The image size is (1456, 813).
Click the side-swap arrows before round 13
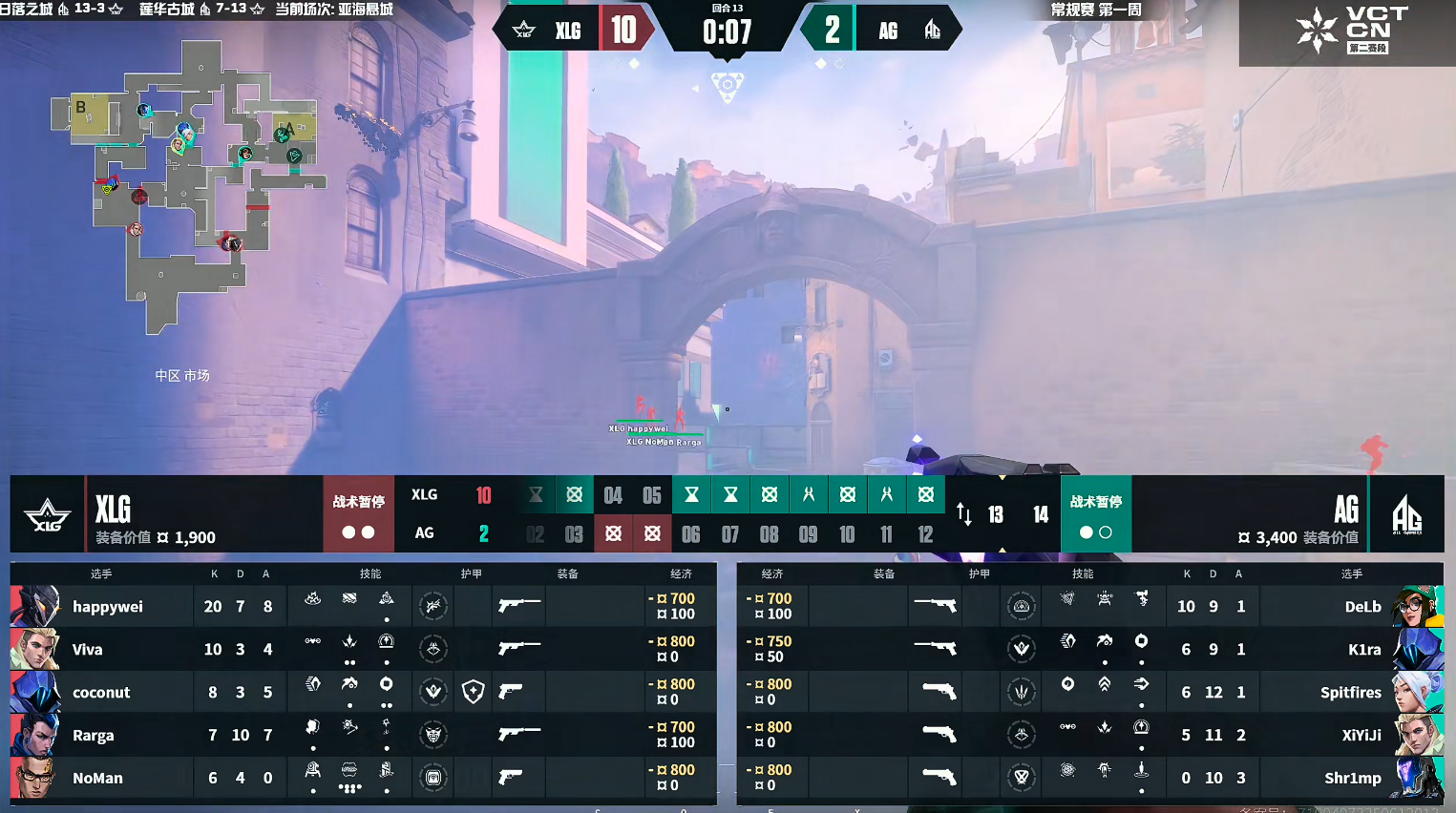(964, 515)
